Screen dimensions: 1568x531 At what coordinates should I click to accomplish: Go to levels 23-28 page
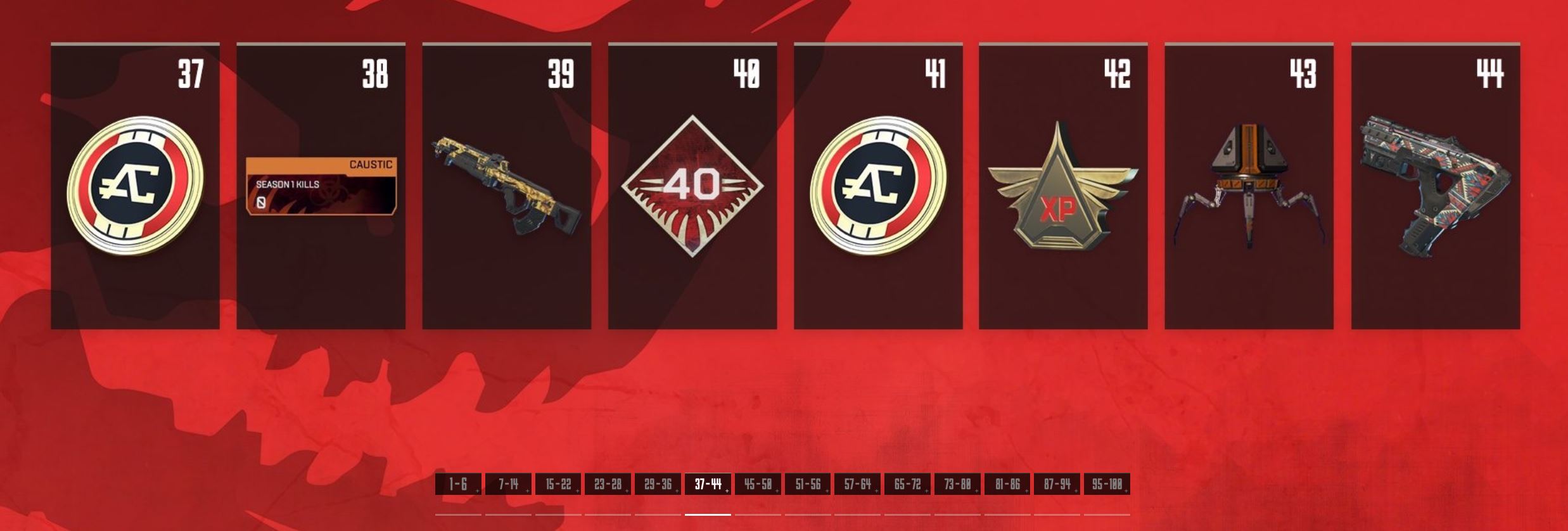608,485
